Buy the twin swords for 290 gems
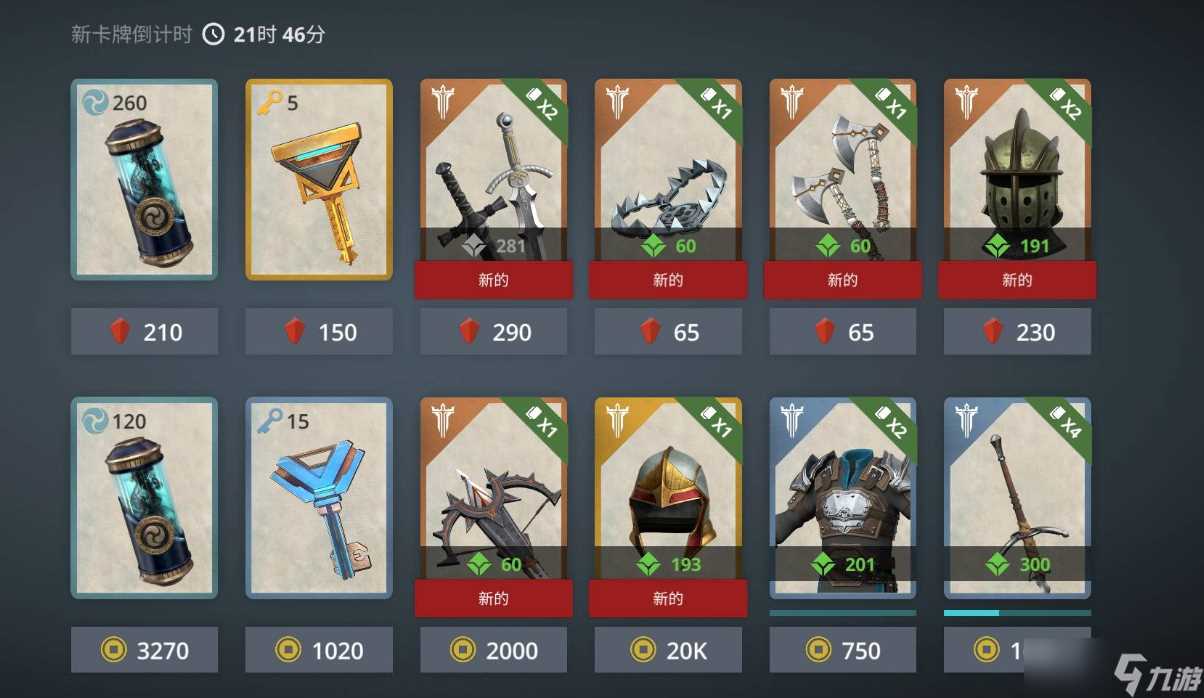This screenshot has height=698, width=1204. (494, 332)
